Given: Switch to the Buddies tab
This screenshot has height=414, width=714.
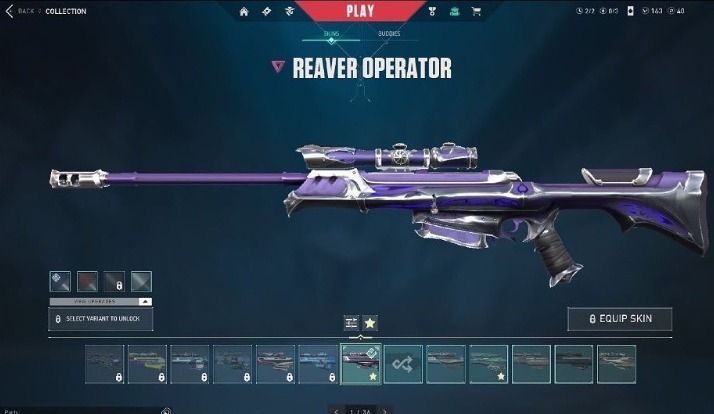Looking at the screenshot, I should 389,34.
